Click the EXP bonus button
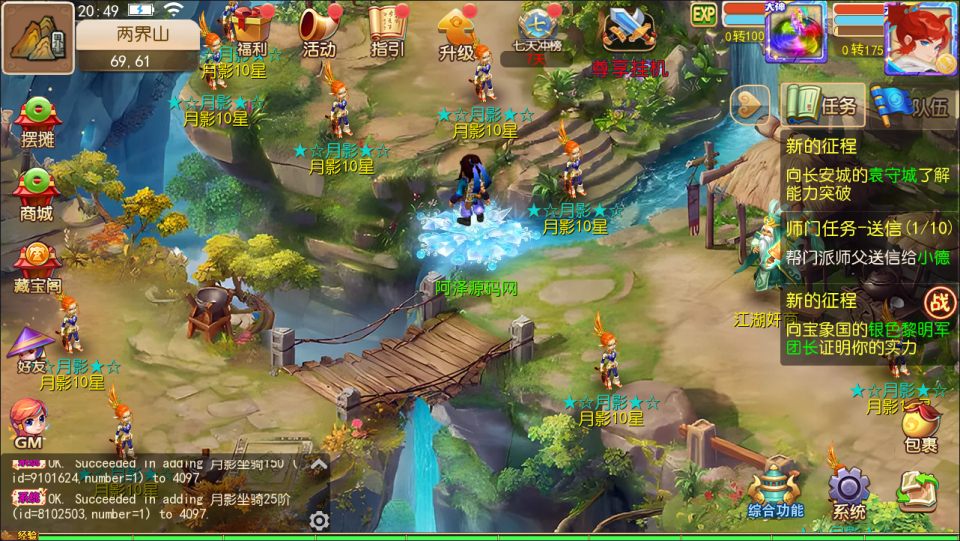 click(x=705, y=14)
